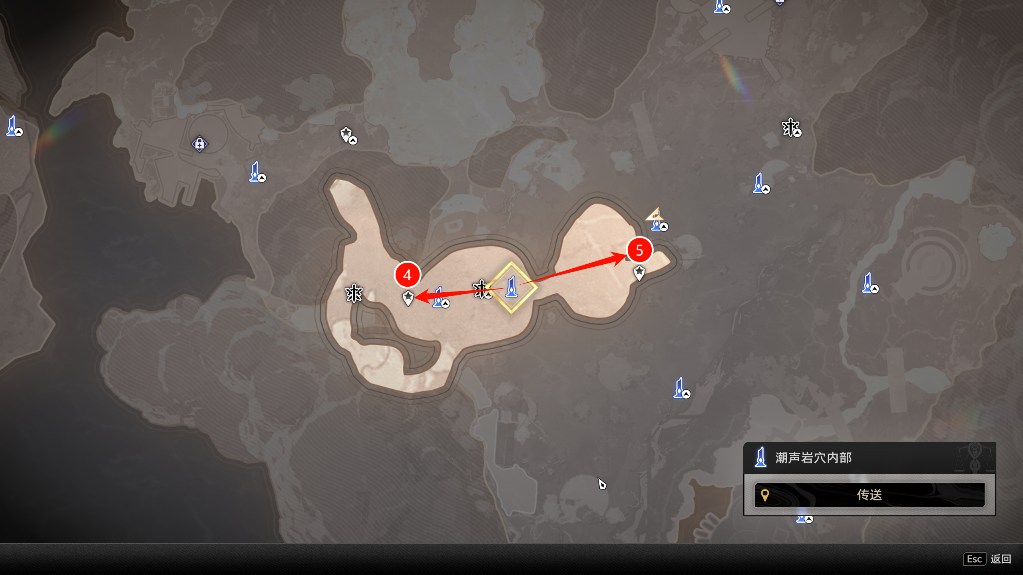Click the shield marker beside red number 4

point(408,298)
